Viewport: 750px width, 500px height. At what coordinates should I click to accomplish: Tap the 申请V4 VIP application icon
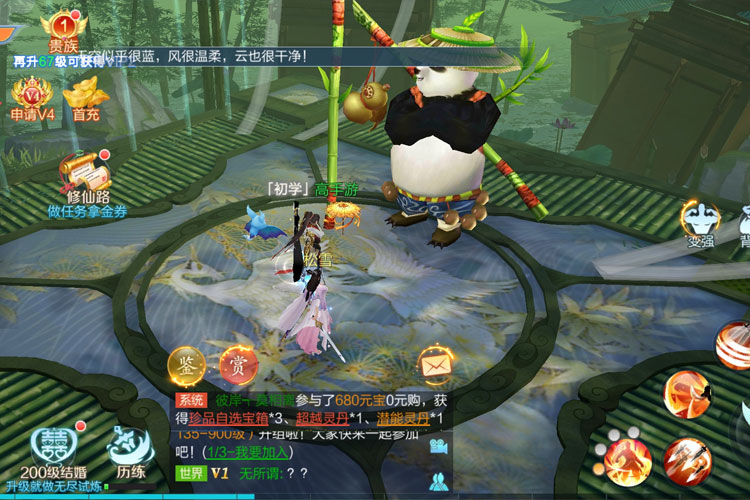point(31,97)
